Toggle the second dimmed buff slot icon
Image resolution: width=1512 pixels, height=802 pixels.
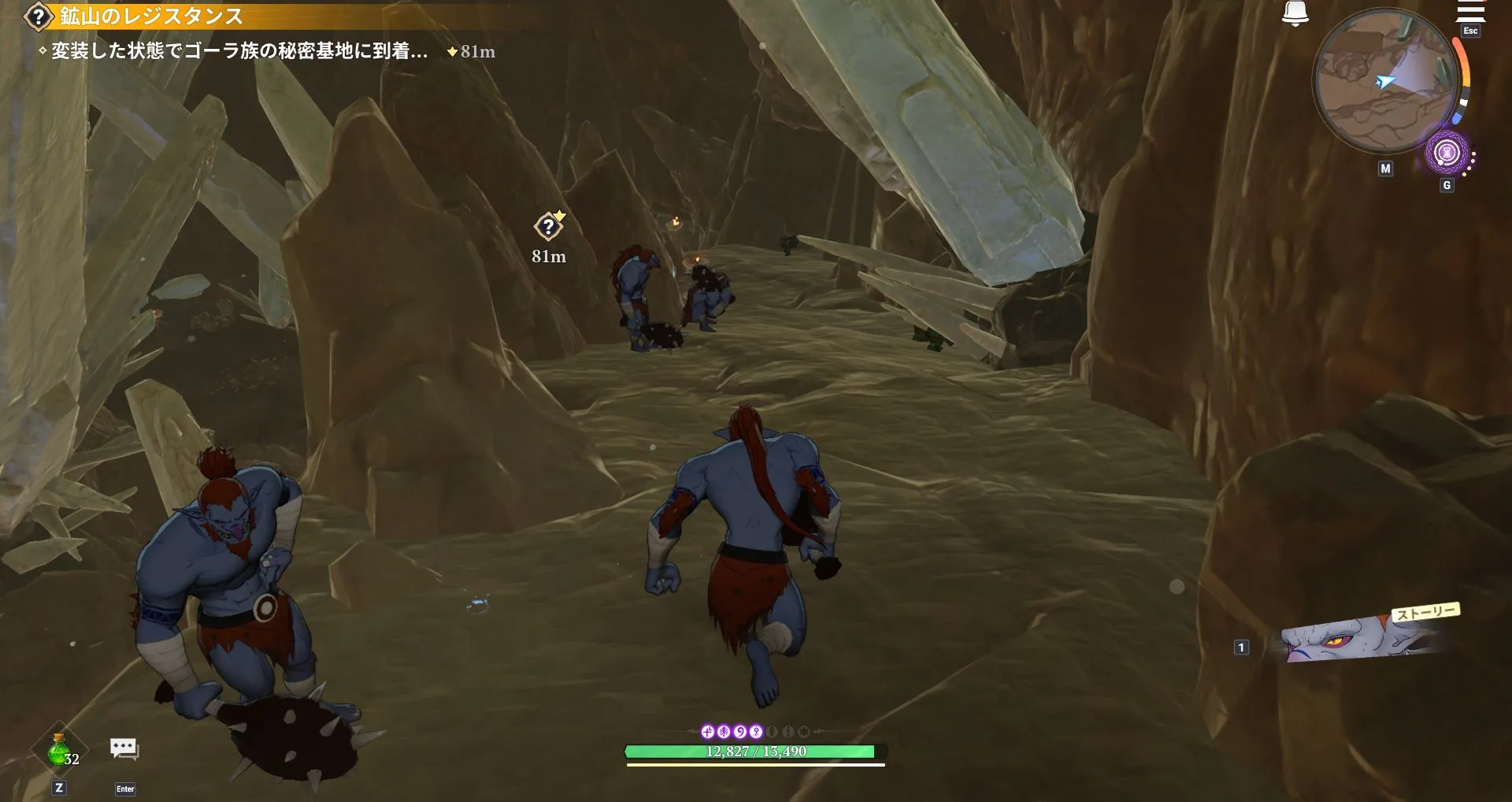click(789, 731)
